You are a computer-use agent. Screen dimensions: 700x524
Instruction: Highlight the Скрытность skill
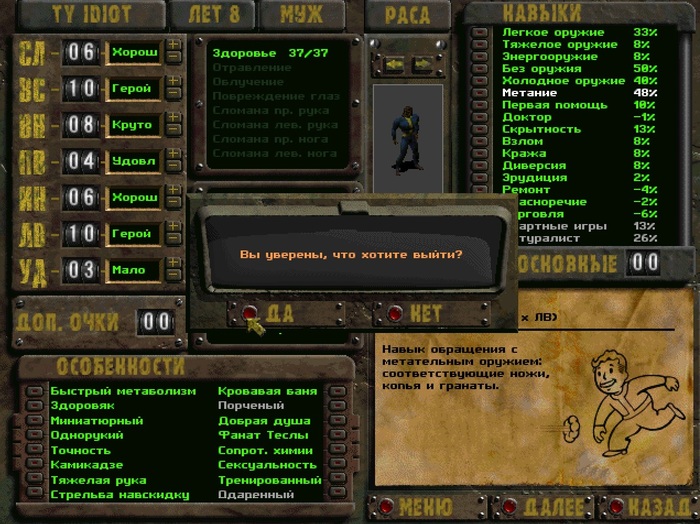tap(543, 129)
